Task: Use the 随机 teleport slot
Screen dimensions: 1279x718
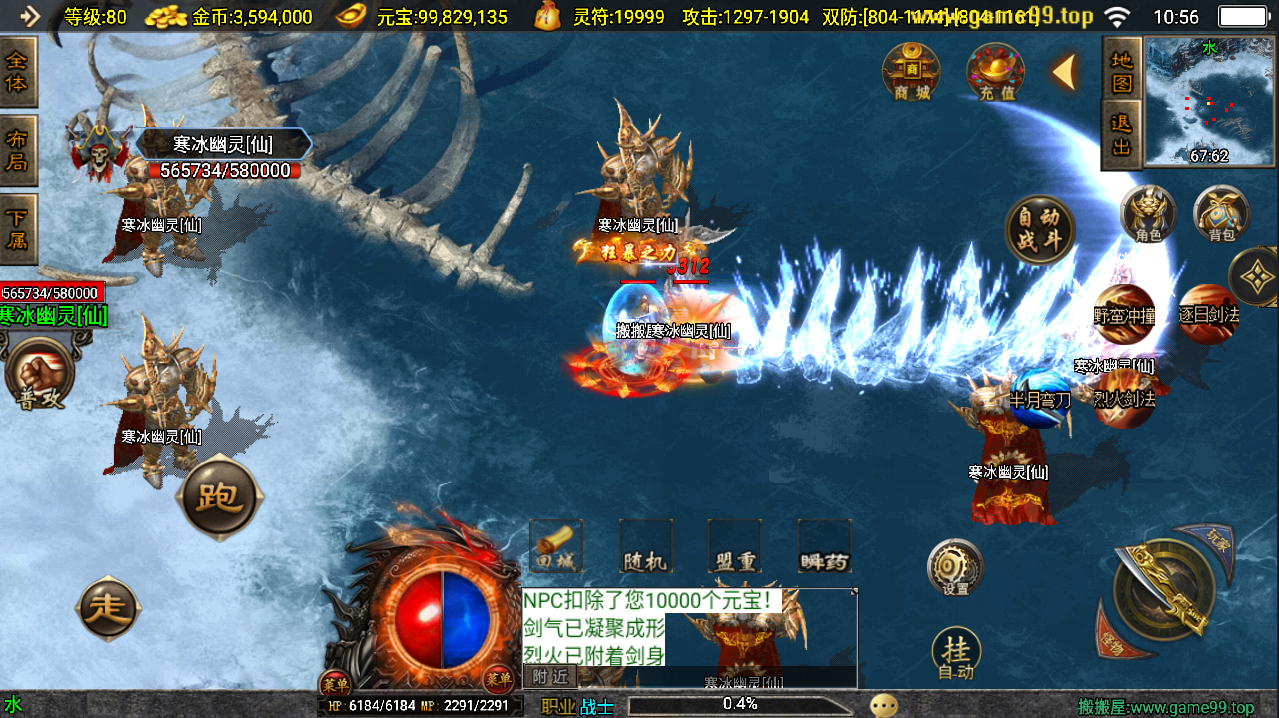Action: click(x=645, y=547)
